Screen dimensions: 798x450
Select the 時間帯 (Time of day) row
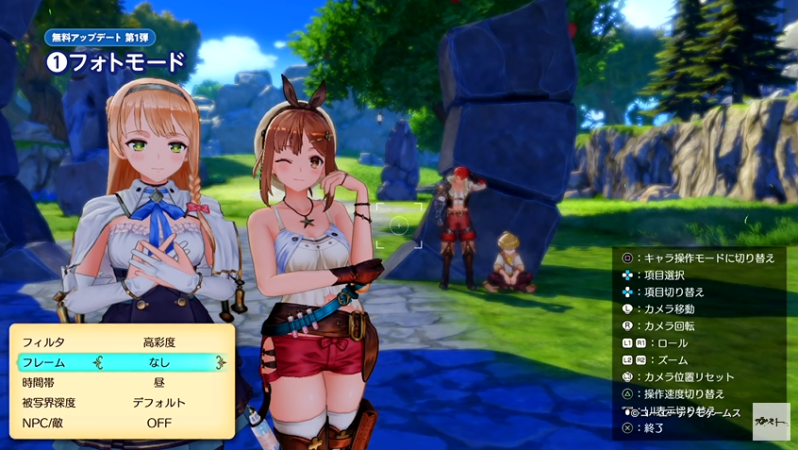tap(122, 382)
